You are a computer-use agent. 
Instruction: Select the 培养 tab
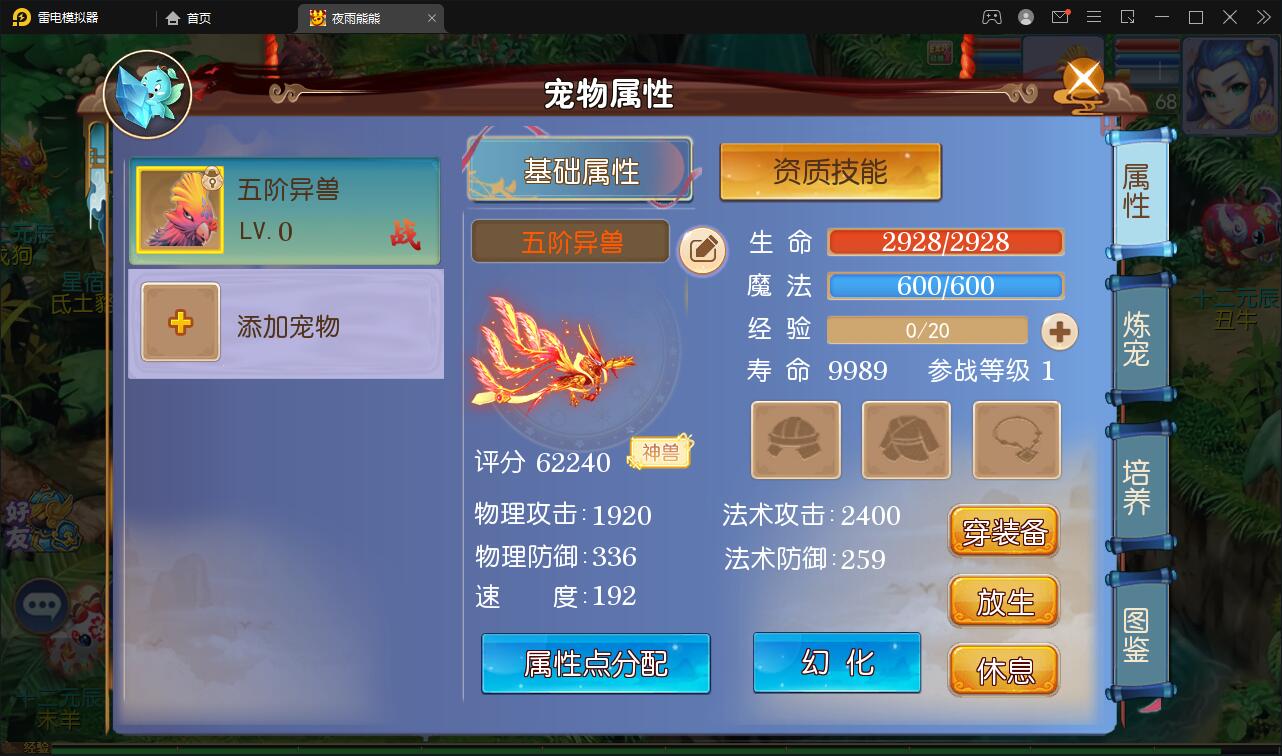tap(1138, 483)
